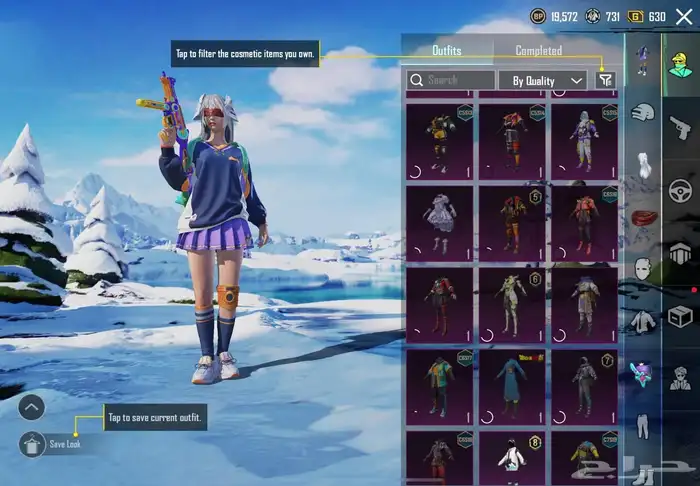
Task: Select the white dress outfit thumbnail
Action: (438, 223)
